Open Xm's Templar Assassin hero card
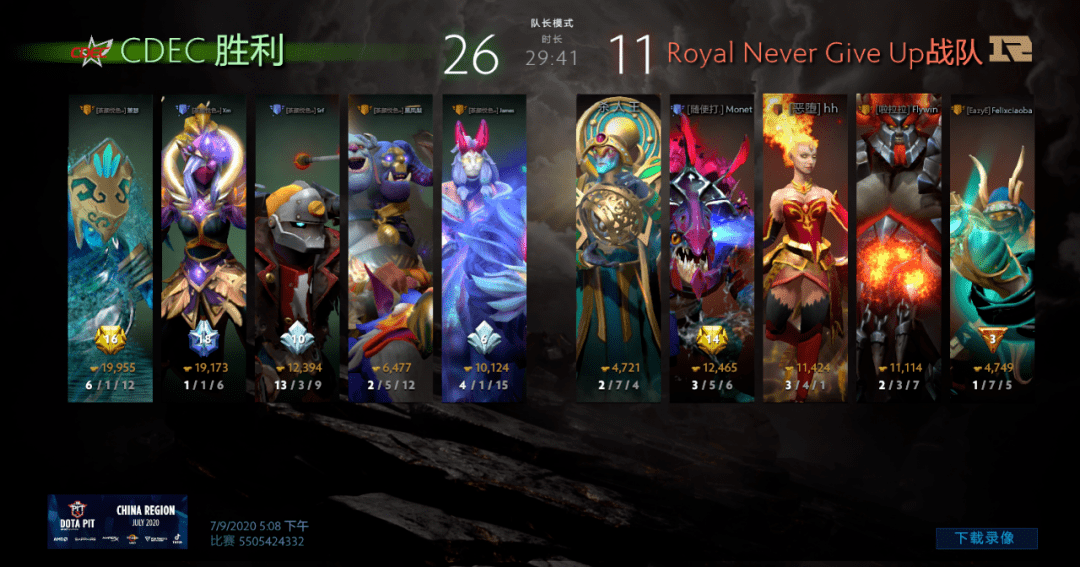1080x567 pixels. [204, 248]
